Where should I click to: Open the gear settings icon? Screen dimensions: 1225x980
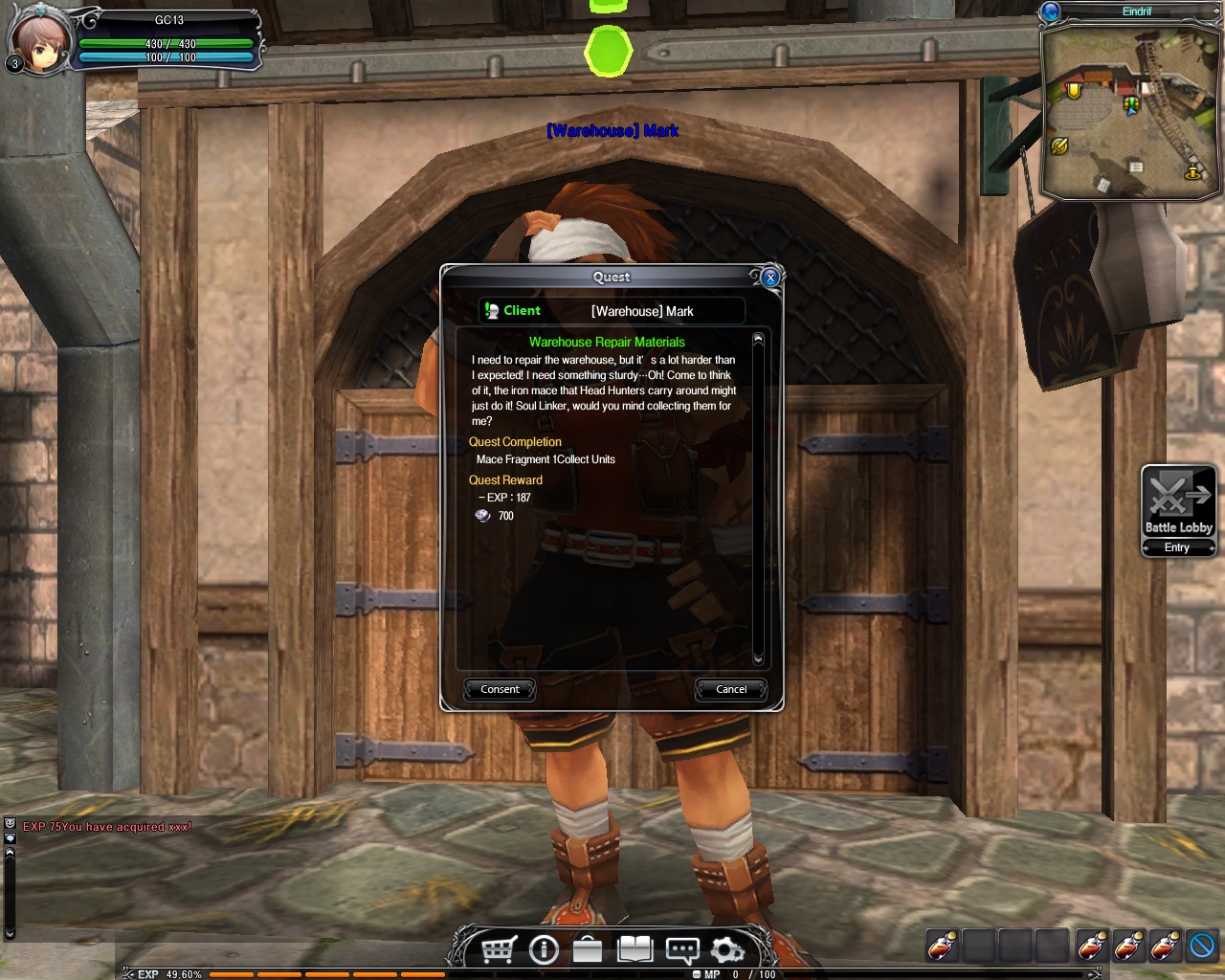(x=727, y=949)
